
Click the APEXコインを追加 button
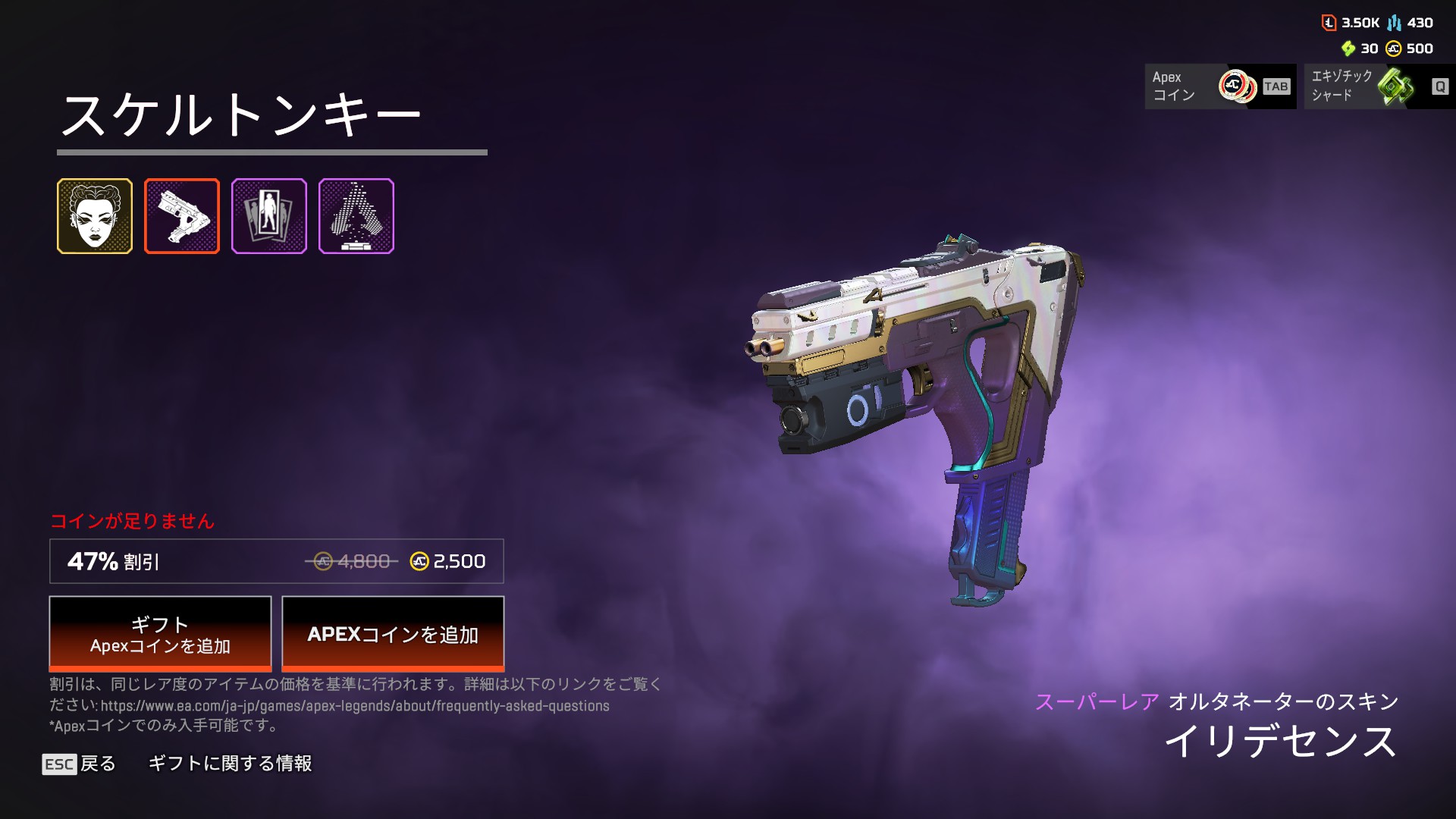click(x=393, y=634)
